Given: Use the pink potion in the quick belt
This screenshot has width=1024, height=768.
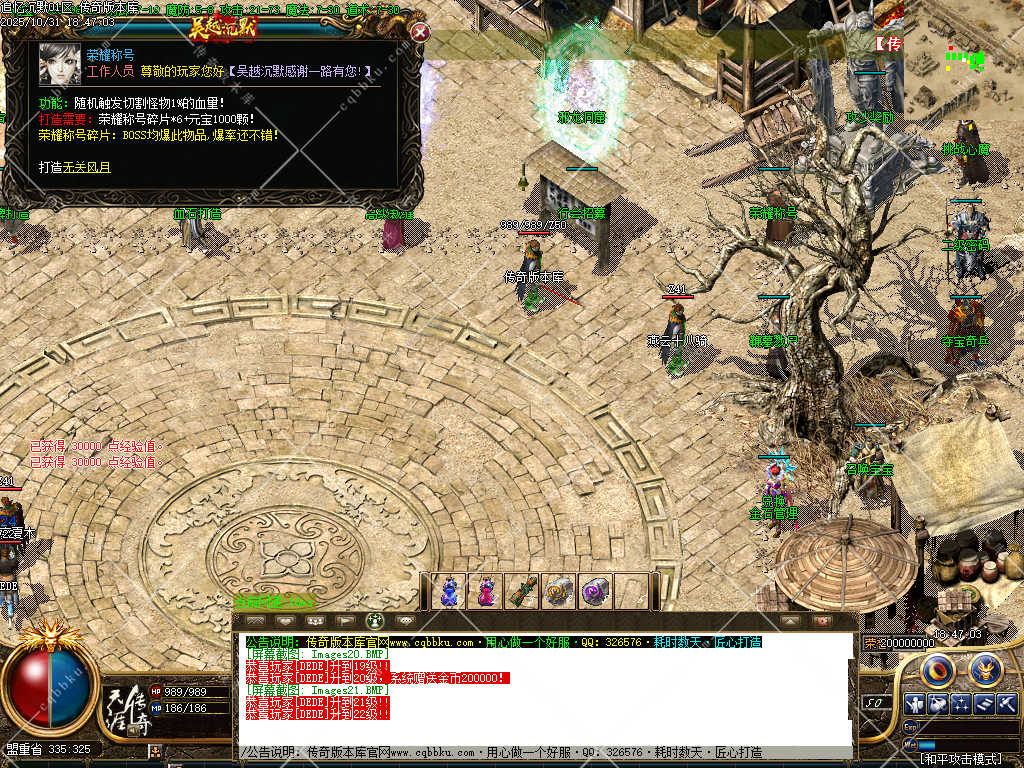Looking at the screenshot, I should pyautogui.click(x=486, y=591).
